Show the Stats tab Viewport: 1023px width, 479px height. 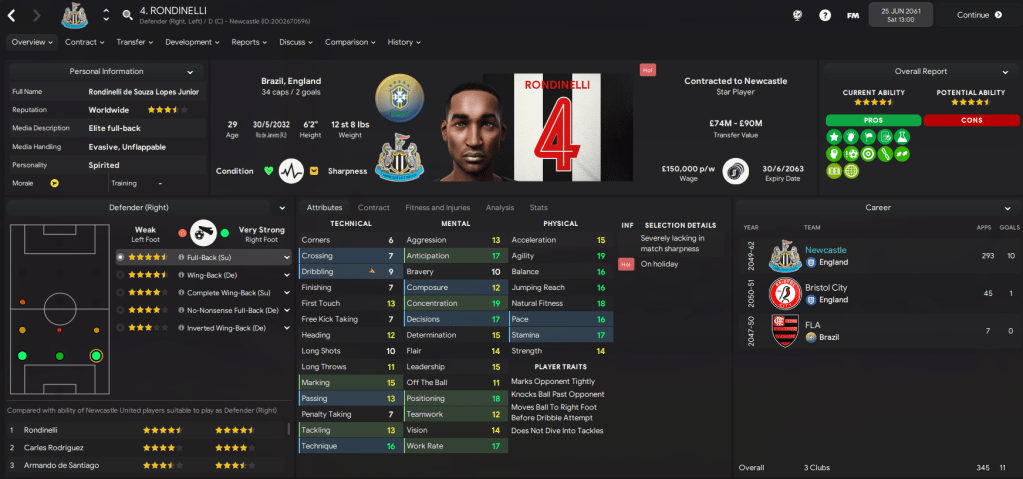point(538,208)
